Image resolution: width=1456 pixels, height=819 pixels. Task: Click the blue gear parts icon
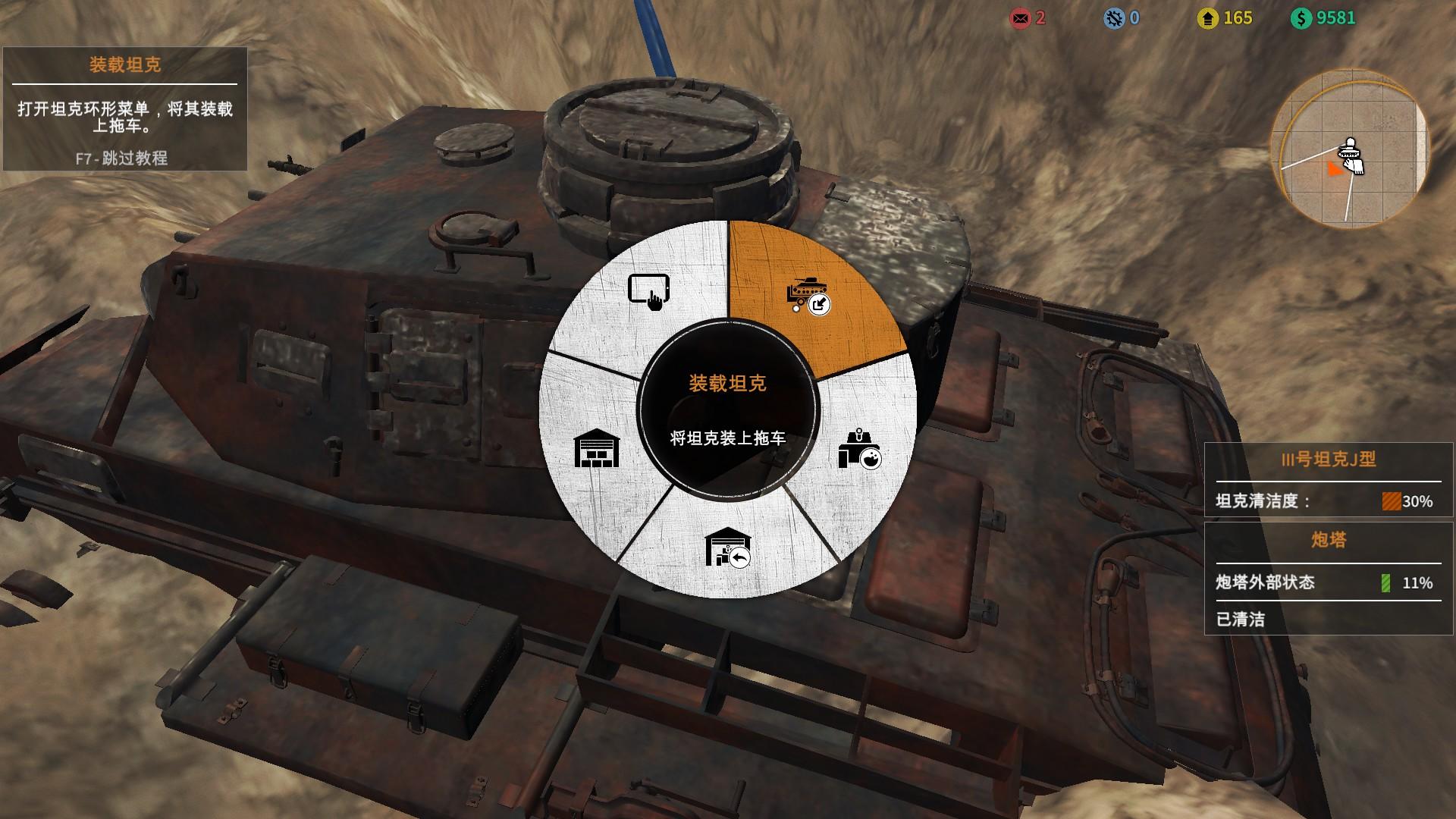[1114, 18]
